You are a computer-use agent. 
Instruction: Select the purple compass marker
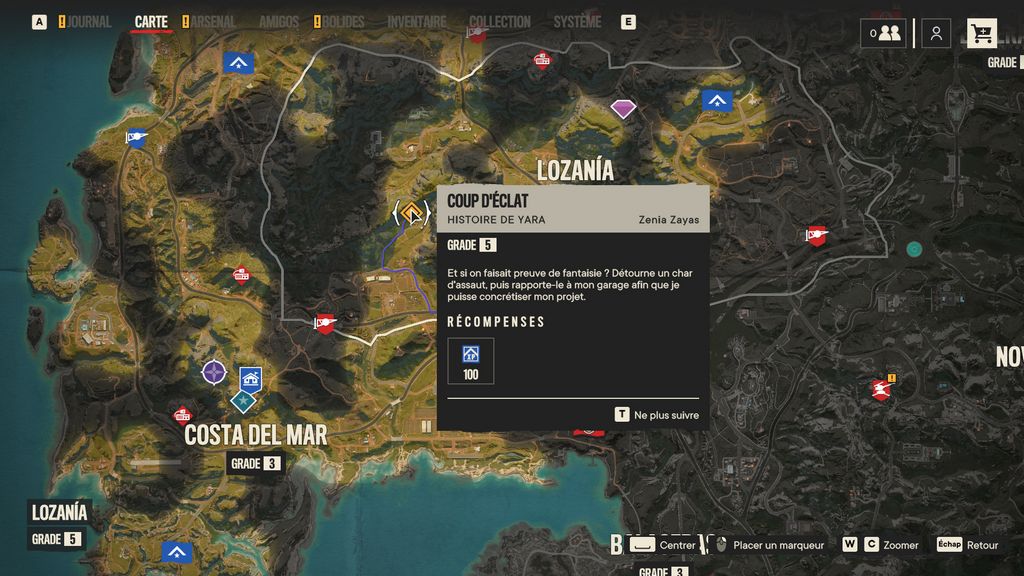pyautogui.click(x=214, y=373)
